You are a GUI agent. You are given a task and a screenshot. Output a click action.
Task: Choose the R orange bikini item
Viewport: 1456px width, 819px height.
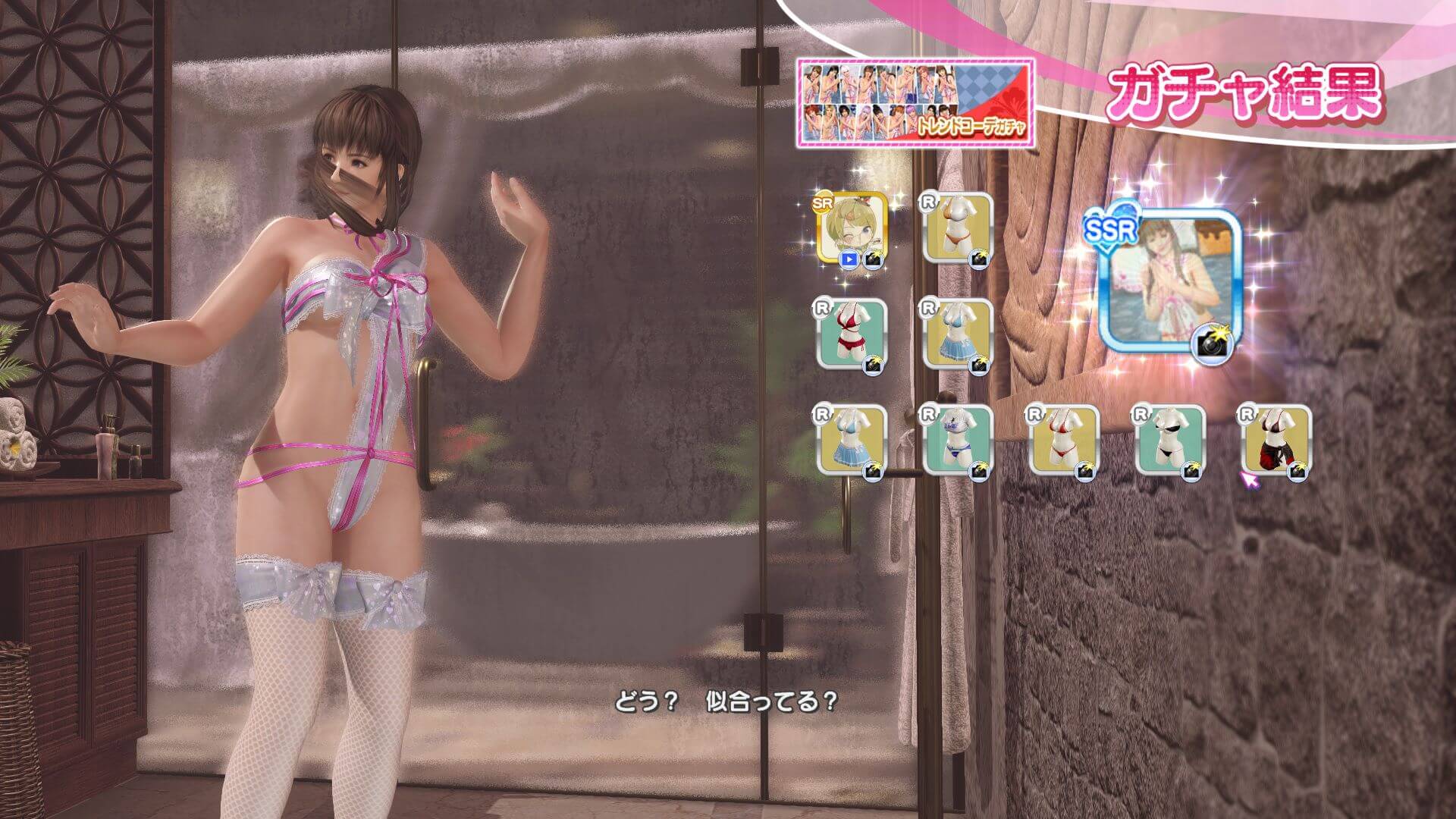pos(957,229)
